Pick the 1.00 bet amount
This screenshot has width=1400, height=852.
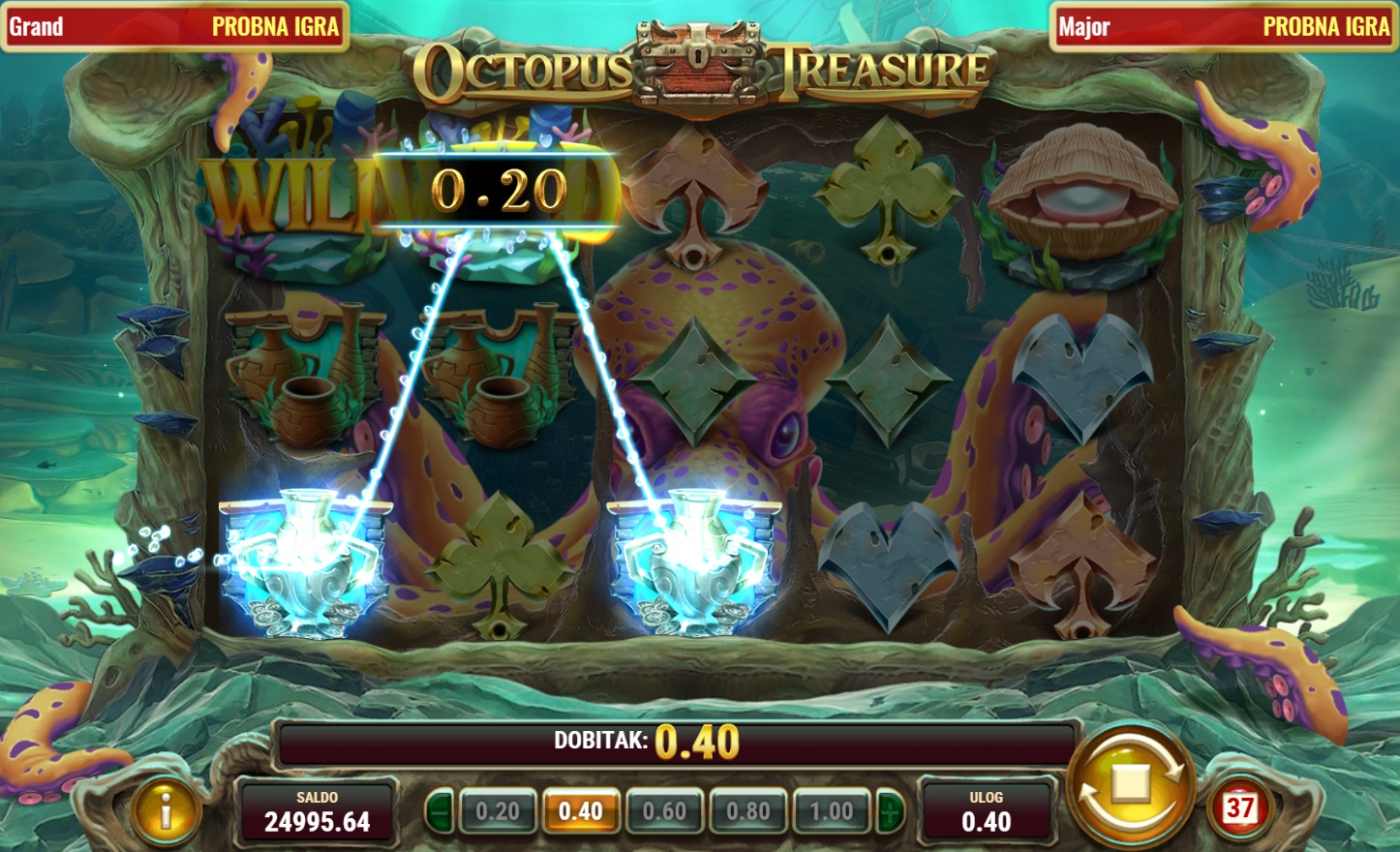pyautogui.click(x=832, y=811)
